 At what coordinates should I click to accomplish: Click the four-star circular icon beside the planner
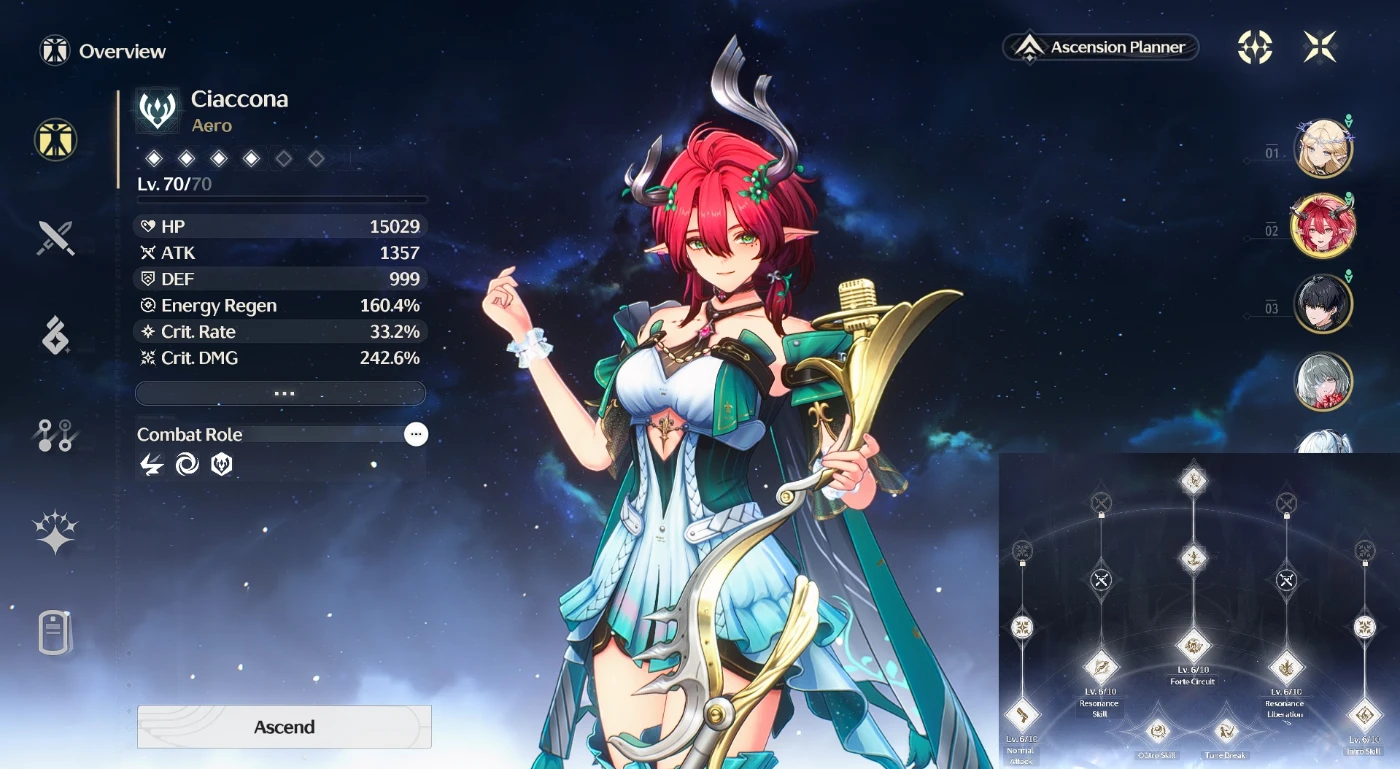[1255, 47]
